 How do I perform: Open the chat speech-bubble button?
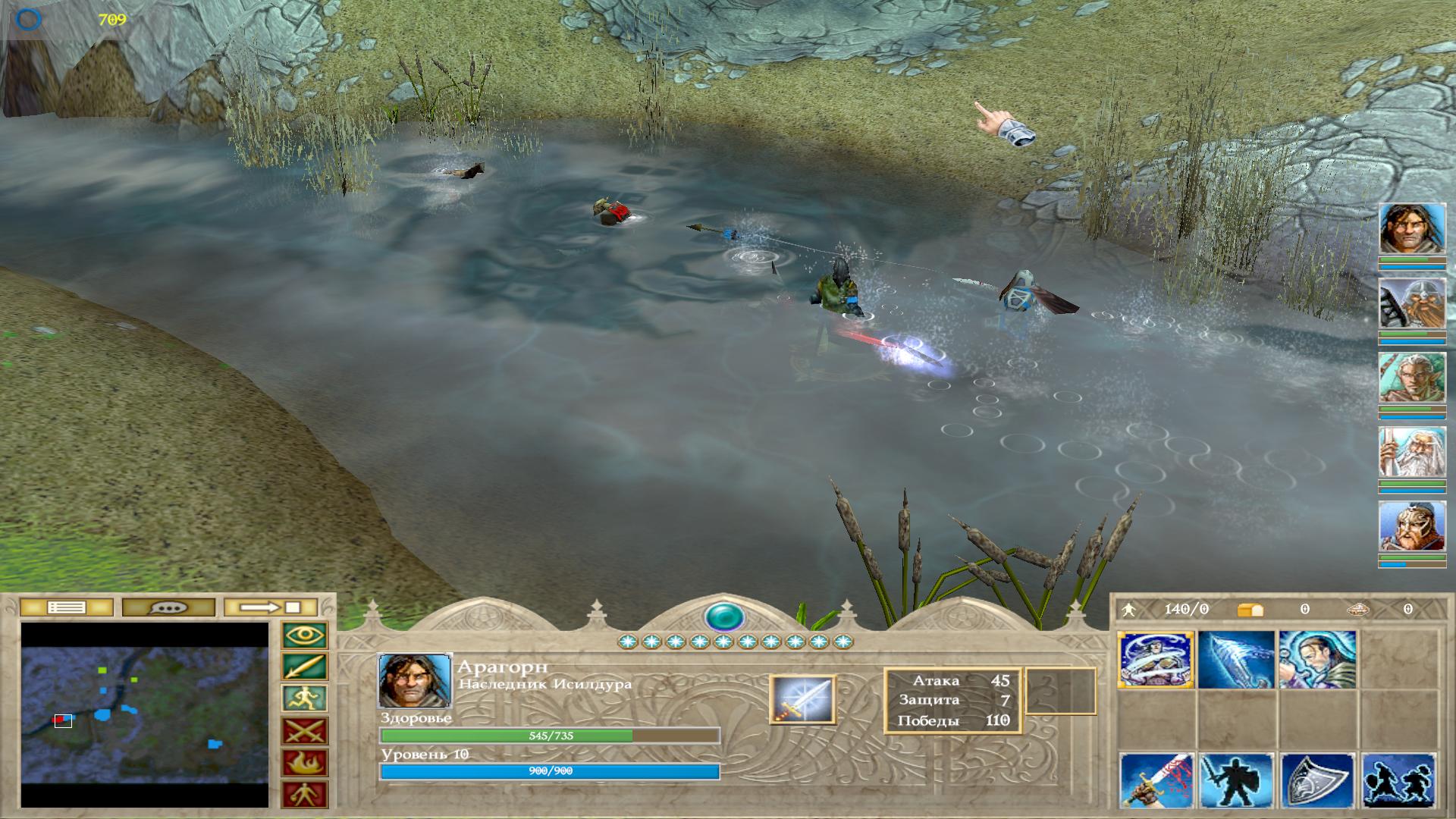(169, 607)
